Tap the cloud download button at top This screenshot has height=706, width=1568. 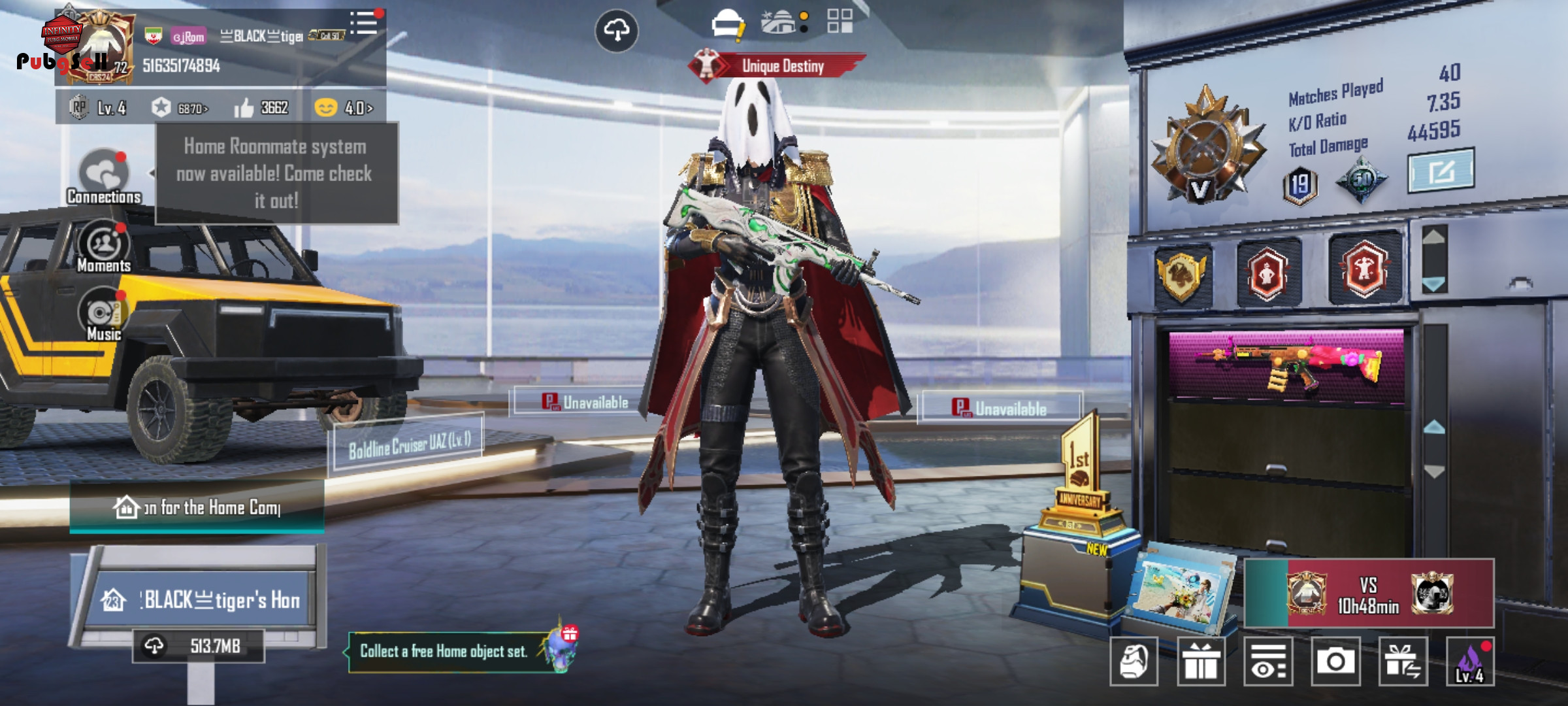pos(616,30)
